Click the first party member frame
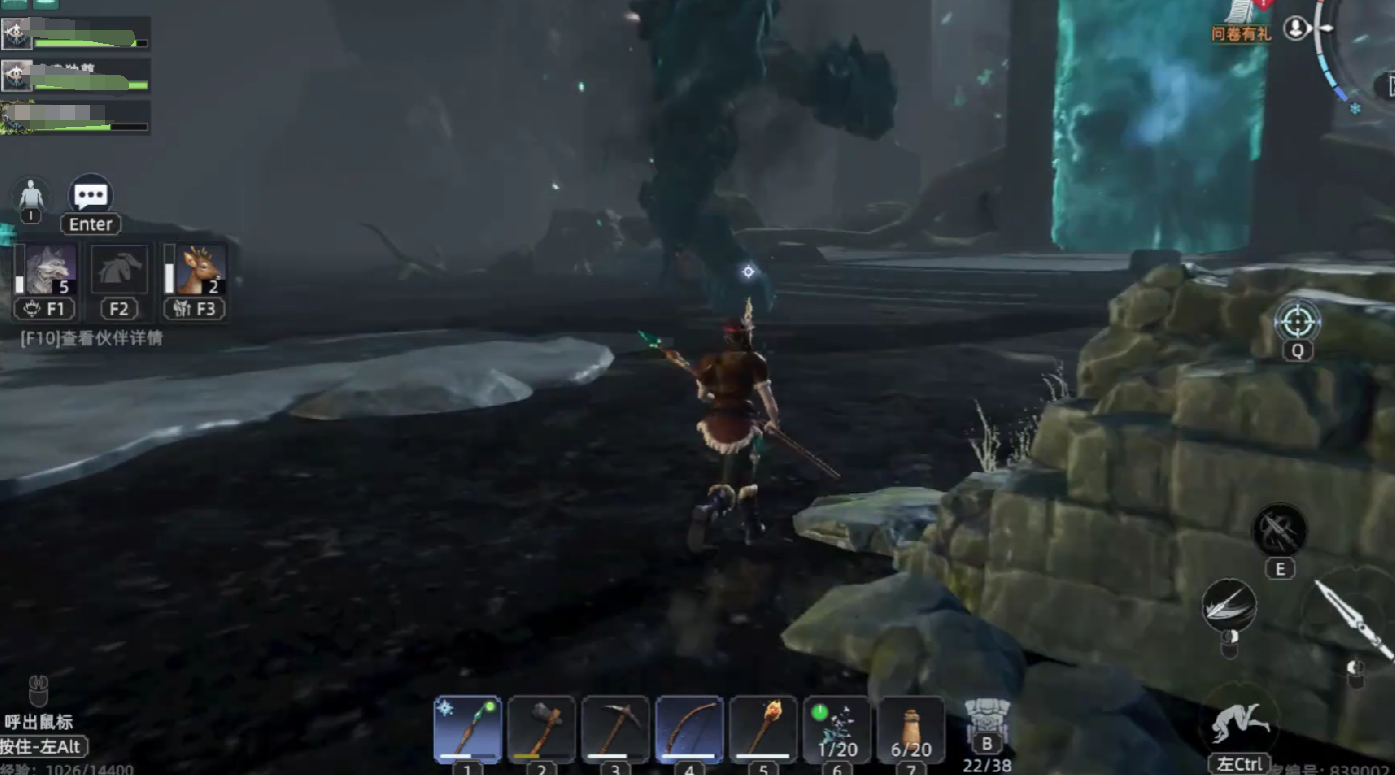The image size is (1395, 775). pyautogui.click(x=76, y=33)
